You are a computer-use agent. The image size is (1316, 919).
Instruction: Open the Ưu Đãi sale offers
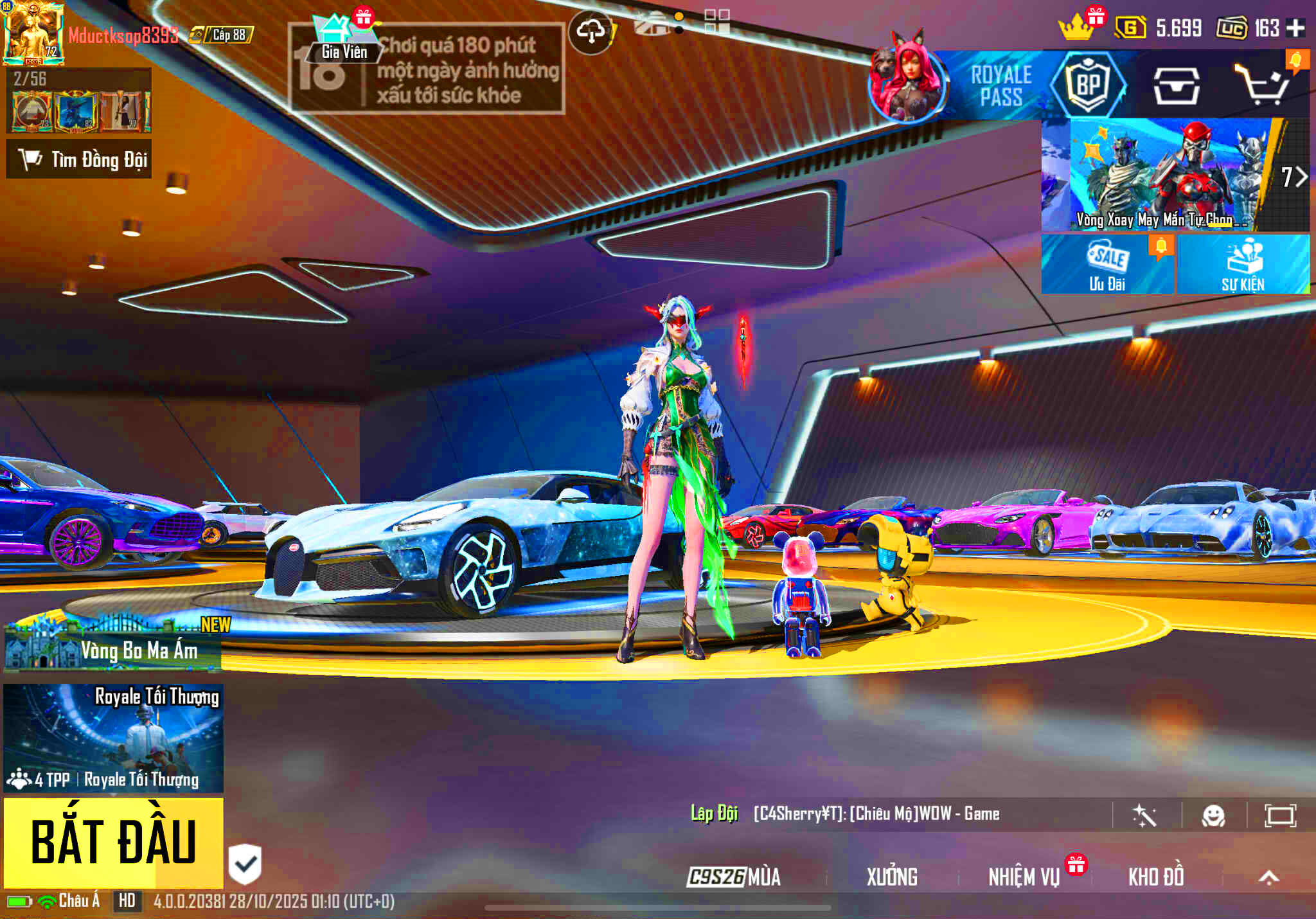(x=1107, y=265)
